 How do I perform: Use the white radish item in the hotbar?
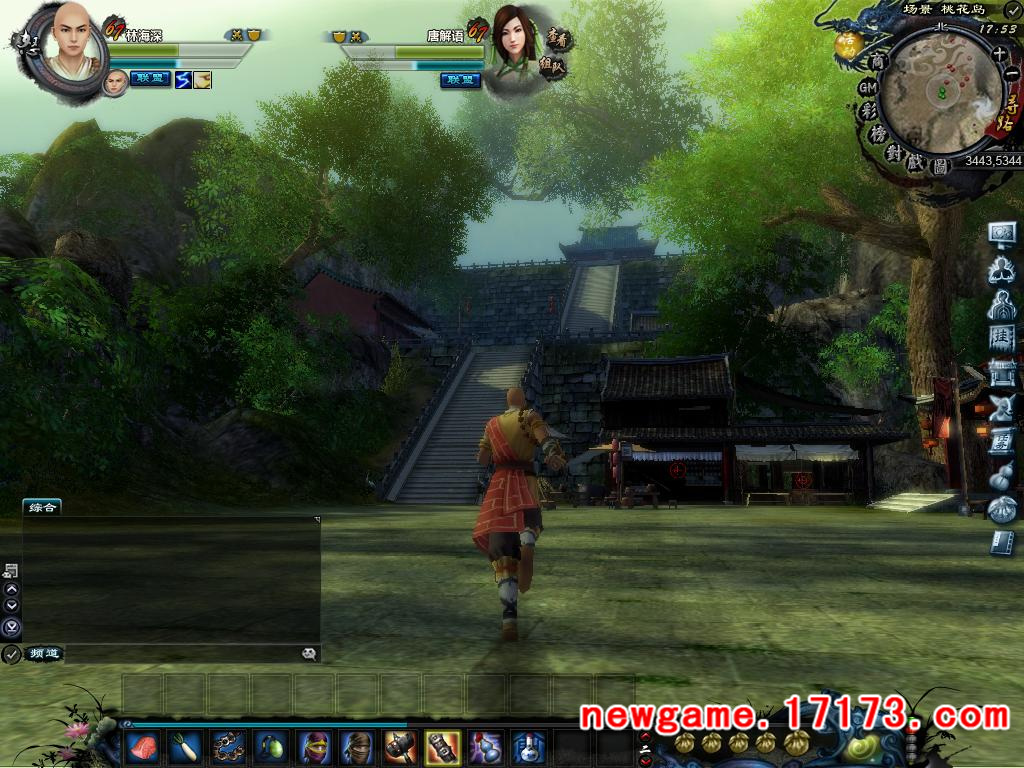coord(185,747)
